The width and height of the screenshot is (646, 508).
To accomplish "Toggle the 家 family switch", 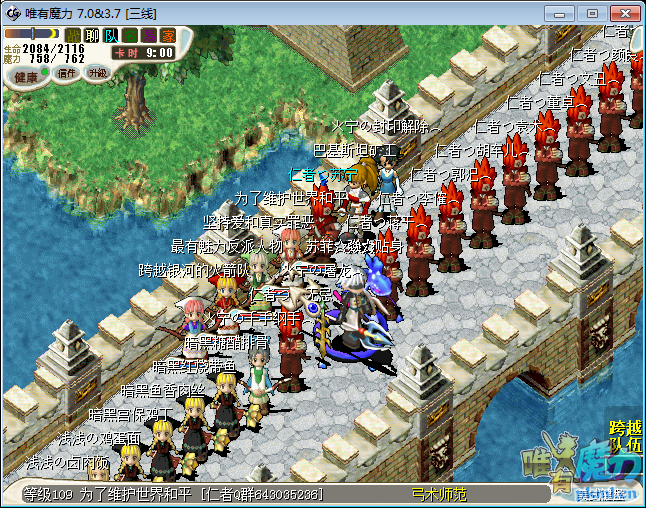I will (168, 35).
